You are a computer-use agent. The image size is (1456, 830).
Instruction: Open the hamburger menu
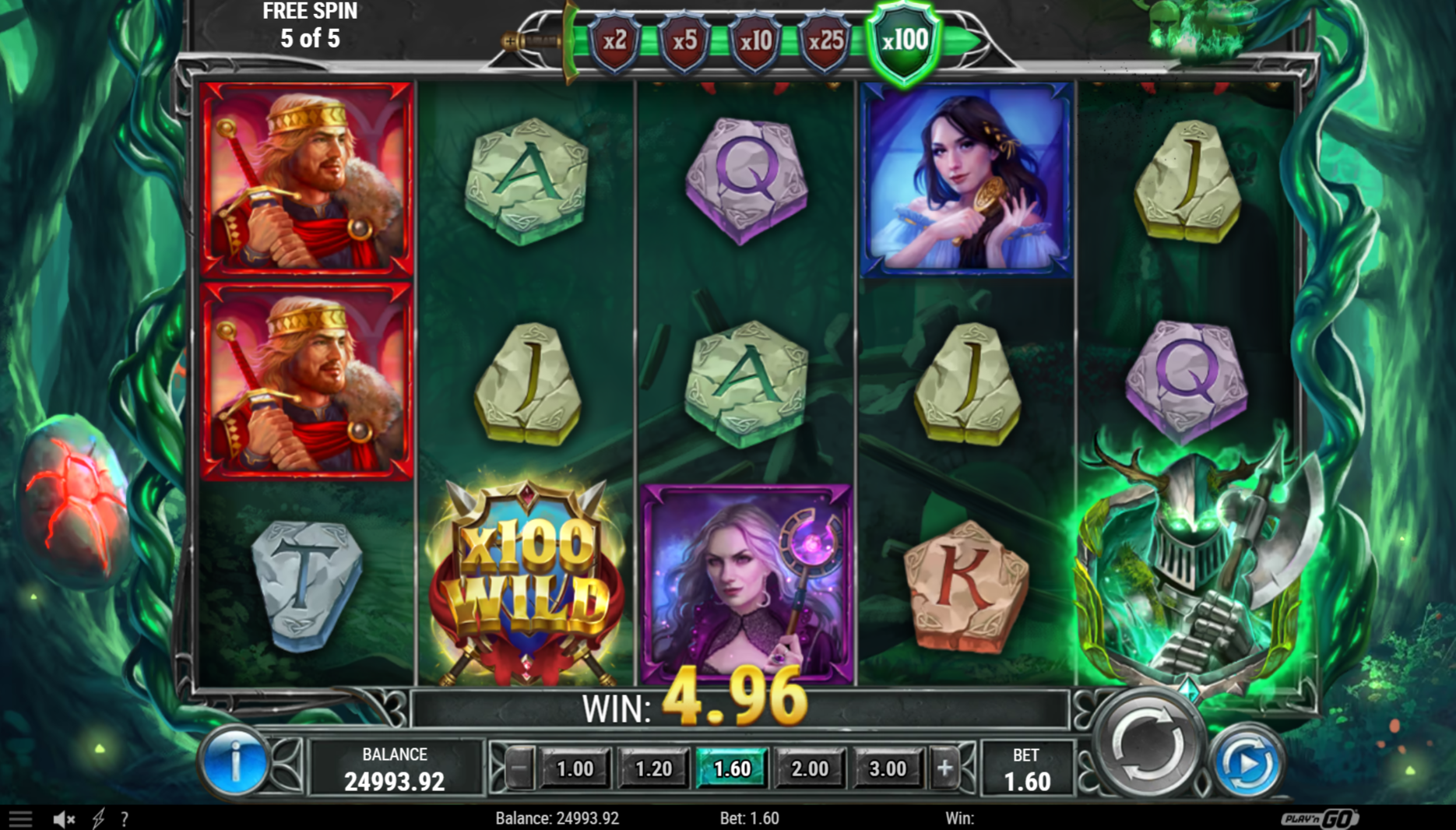coord(20,818)
